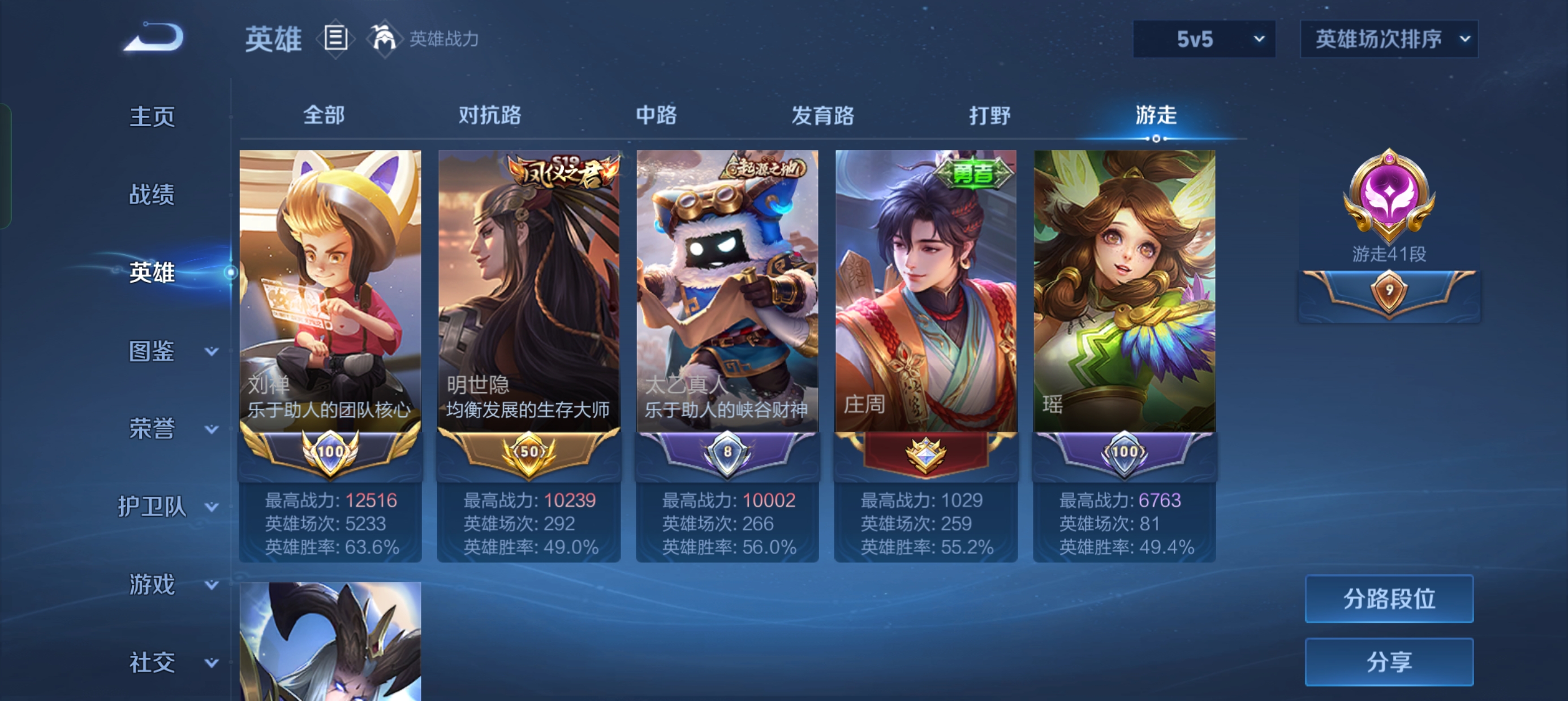Click the 分享 share button
The width and height of the screenshot is (1568, 701).
click(x=1389, y=661)
